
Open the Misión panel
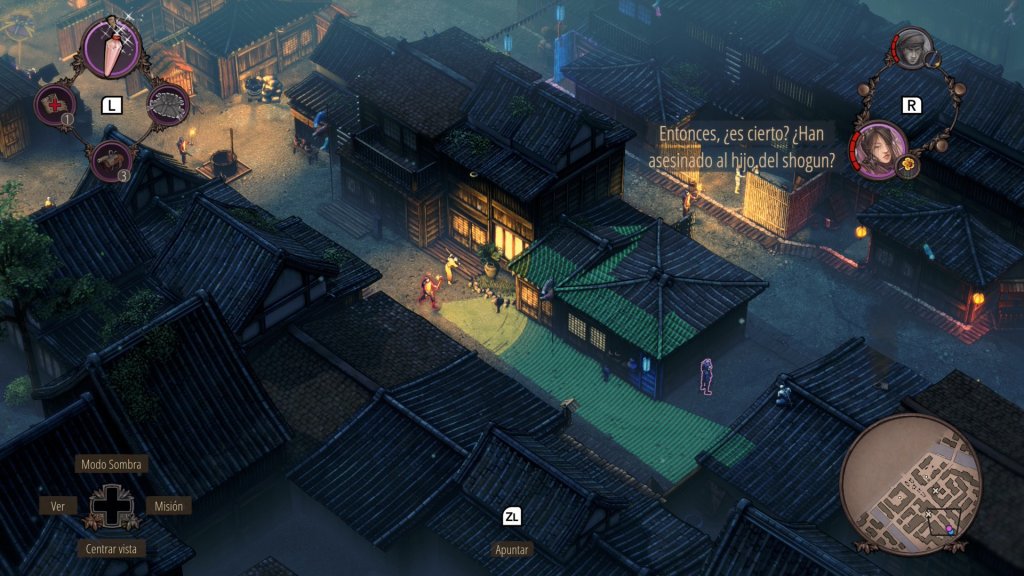click(x=168, y=506)
